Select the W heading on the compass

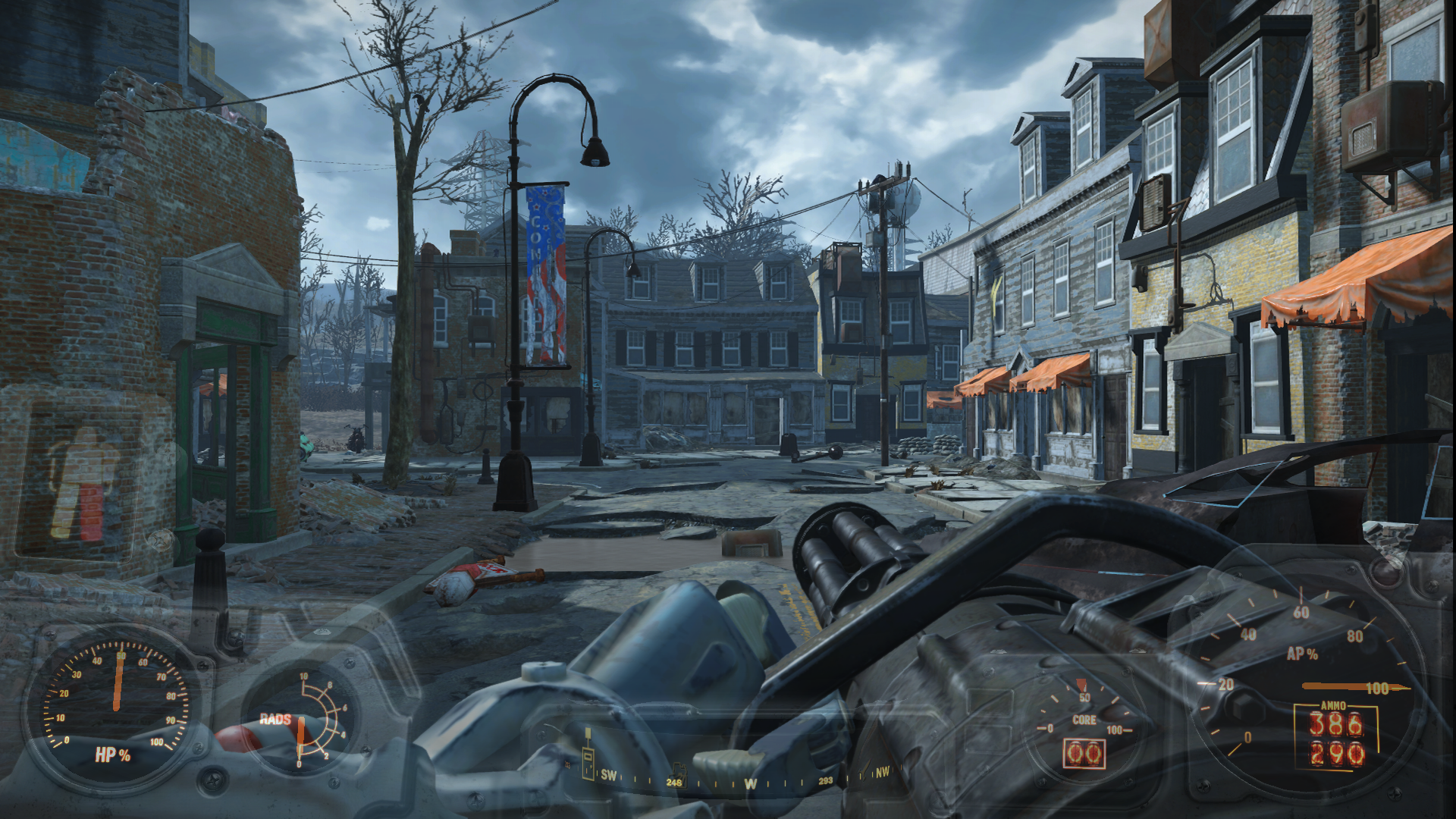click(x=750, y=783)
